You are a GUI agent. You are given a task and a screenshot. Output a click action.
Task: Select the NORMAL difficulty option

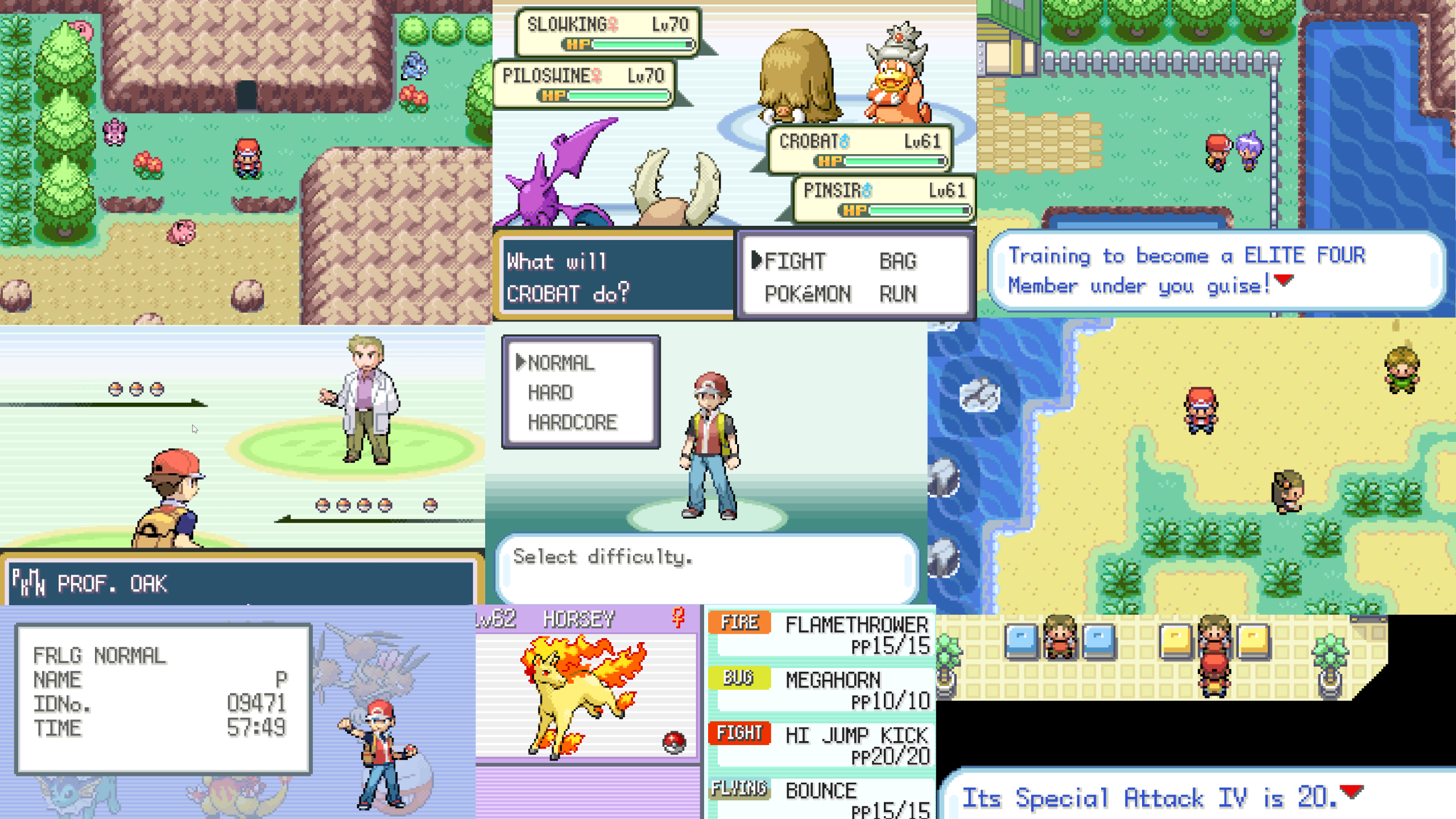click(560, 362)
